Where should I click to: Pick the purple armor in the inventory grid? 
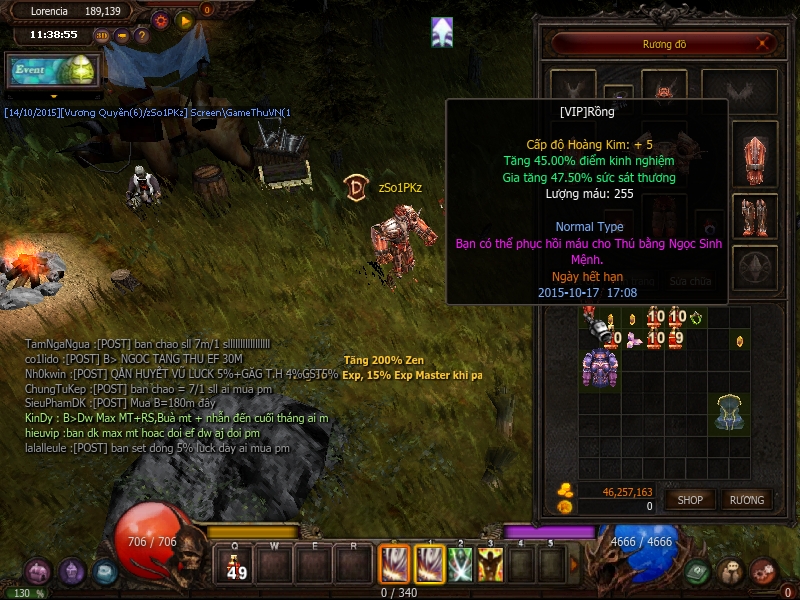coord(599,367)
